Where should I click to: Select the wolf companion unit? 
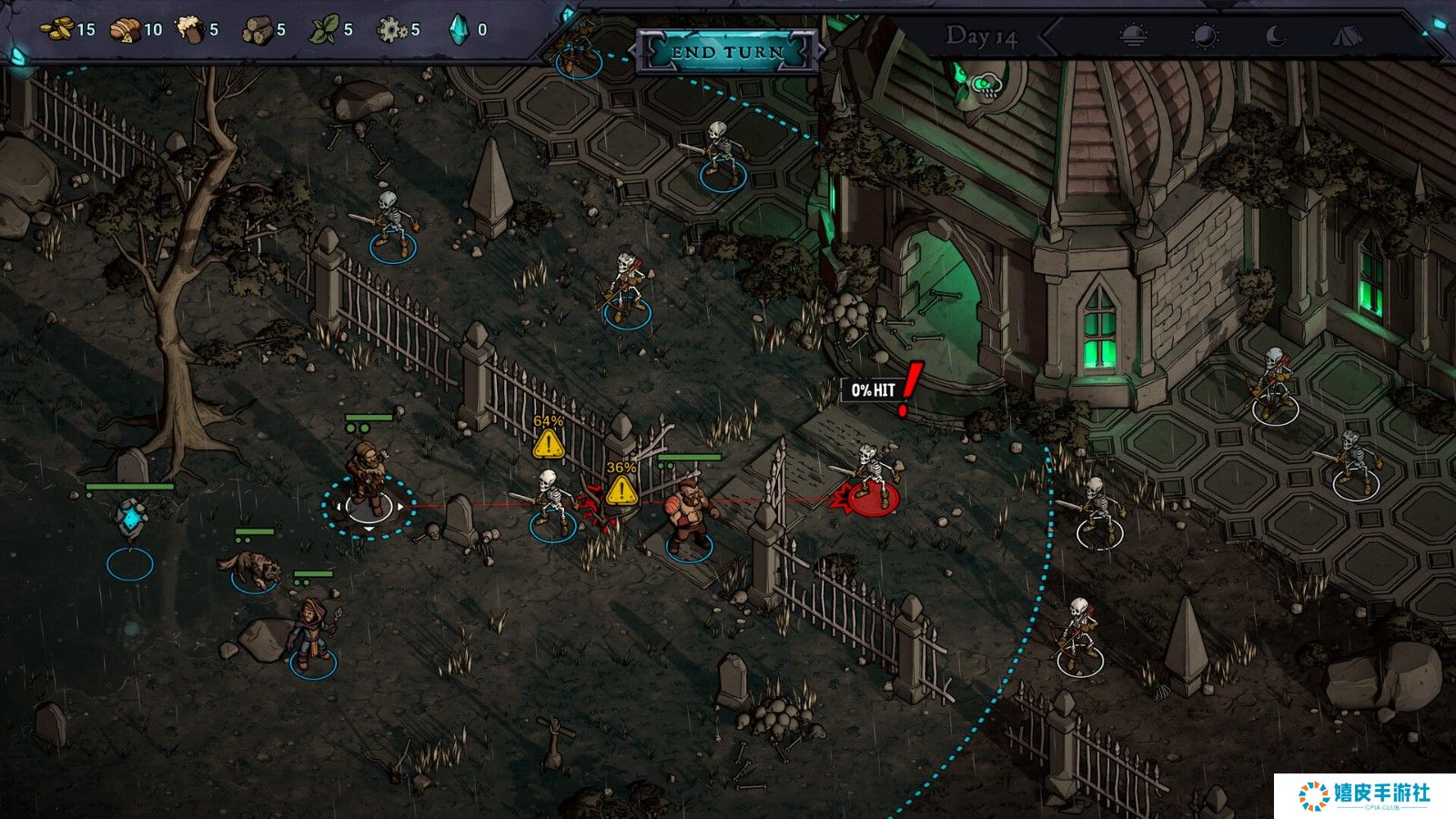point(251,569)
